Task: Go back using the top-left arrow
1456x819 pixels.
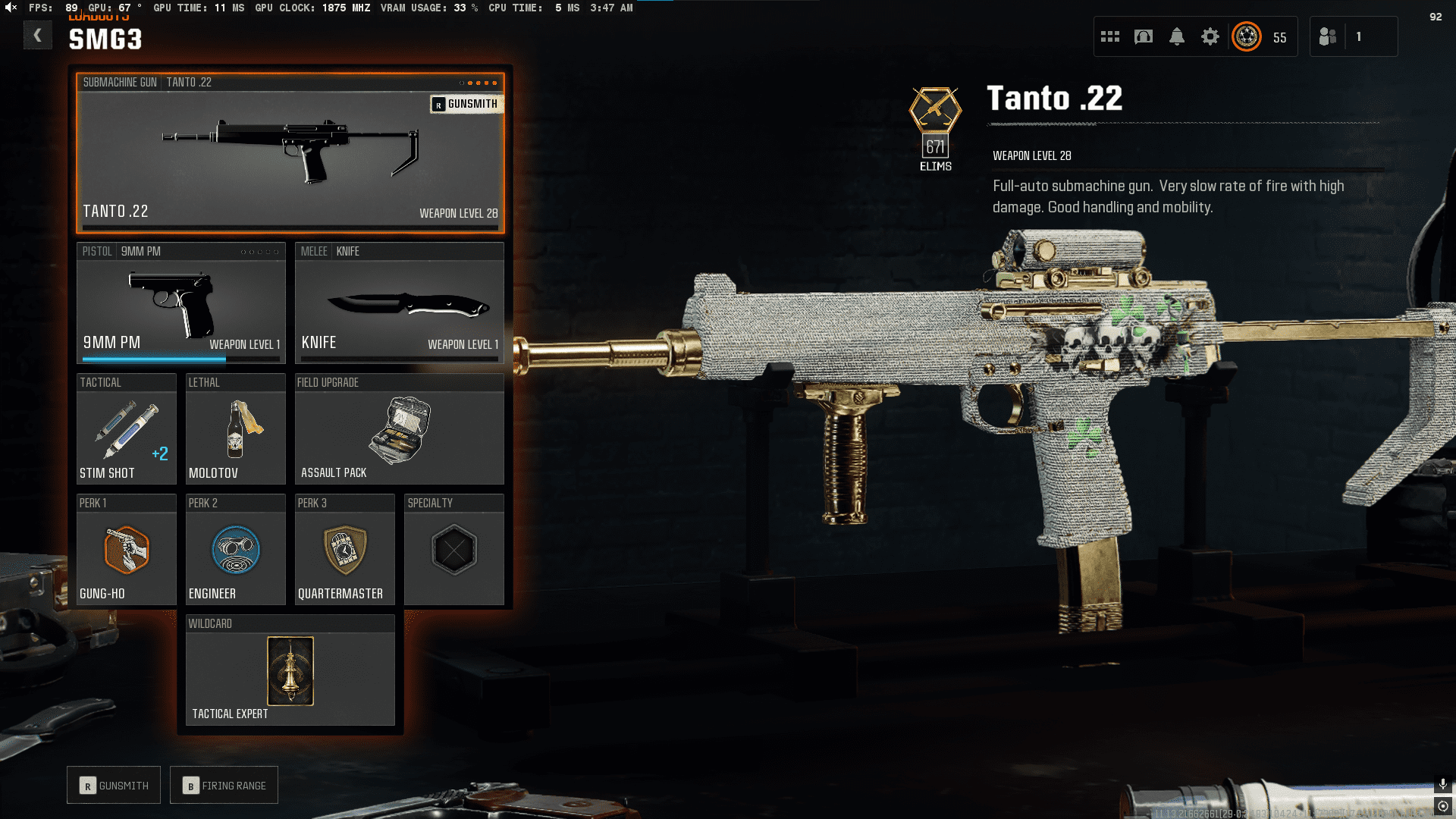Action: pyautogui.click(x=37, y=36)
